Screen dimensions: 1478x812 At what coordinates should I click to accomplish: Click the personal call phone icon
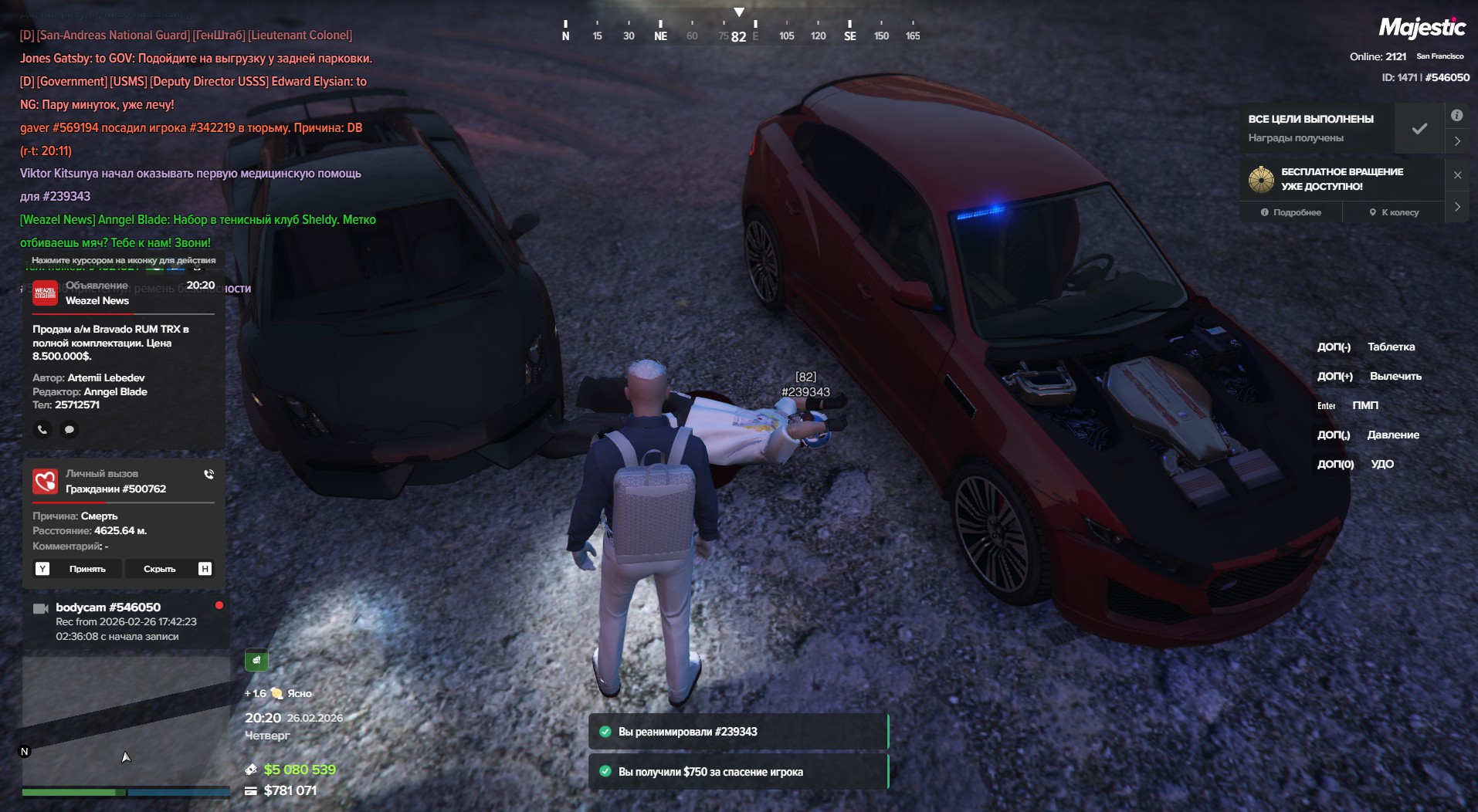[208, 474]
